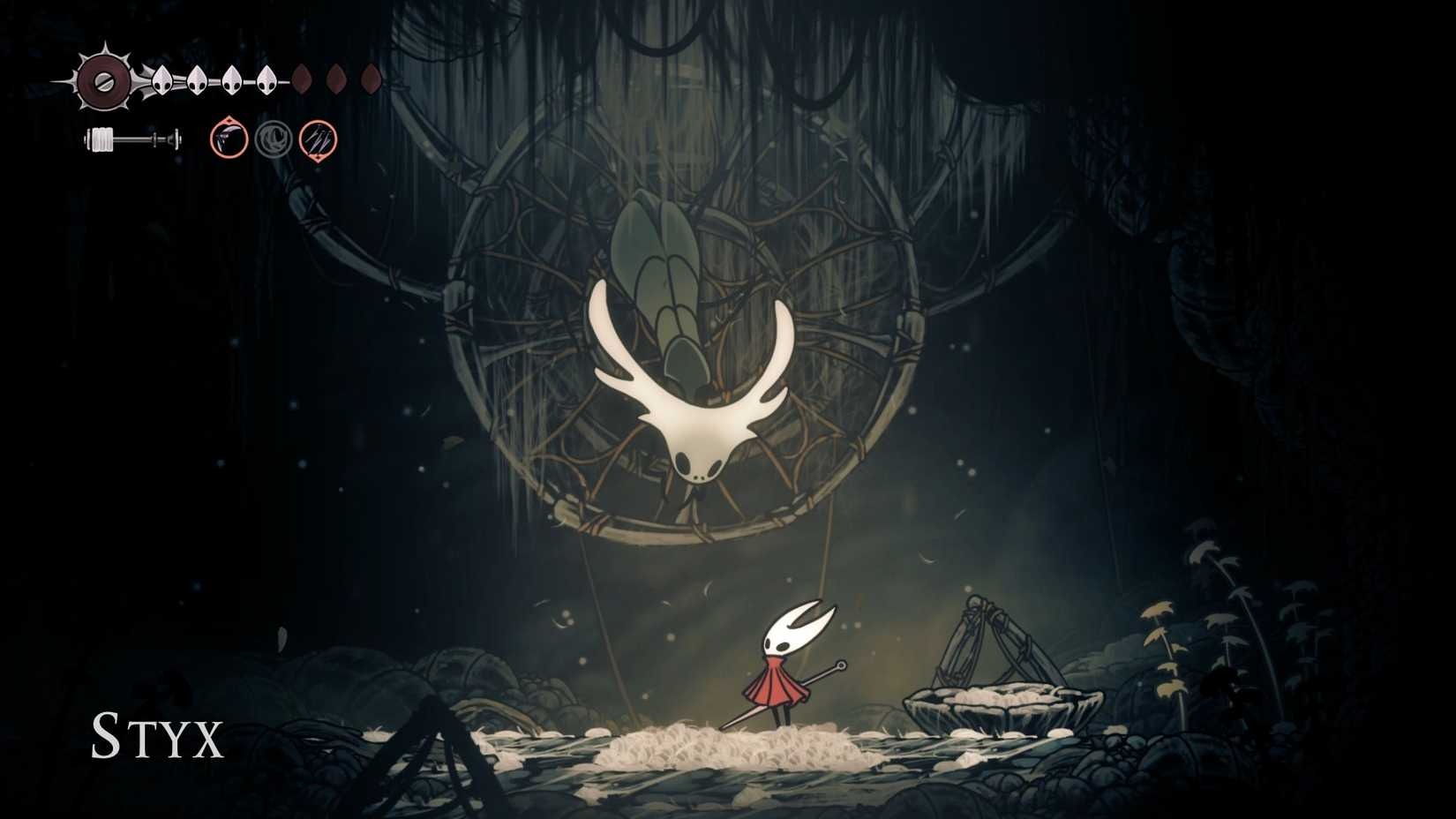Expand the silk spool meter display
The height and width of the screenshot is (819, 1456).
click(132, 138)
